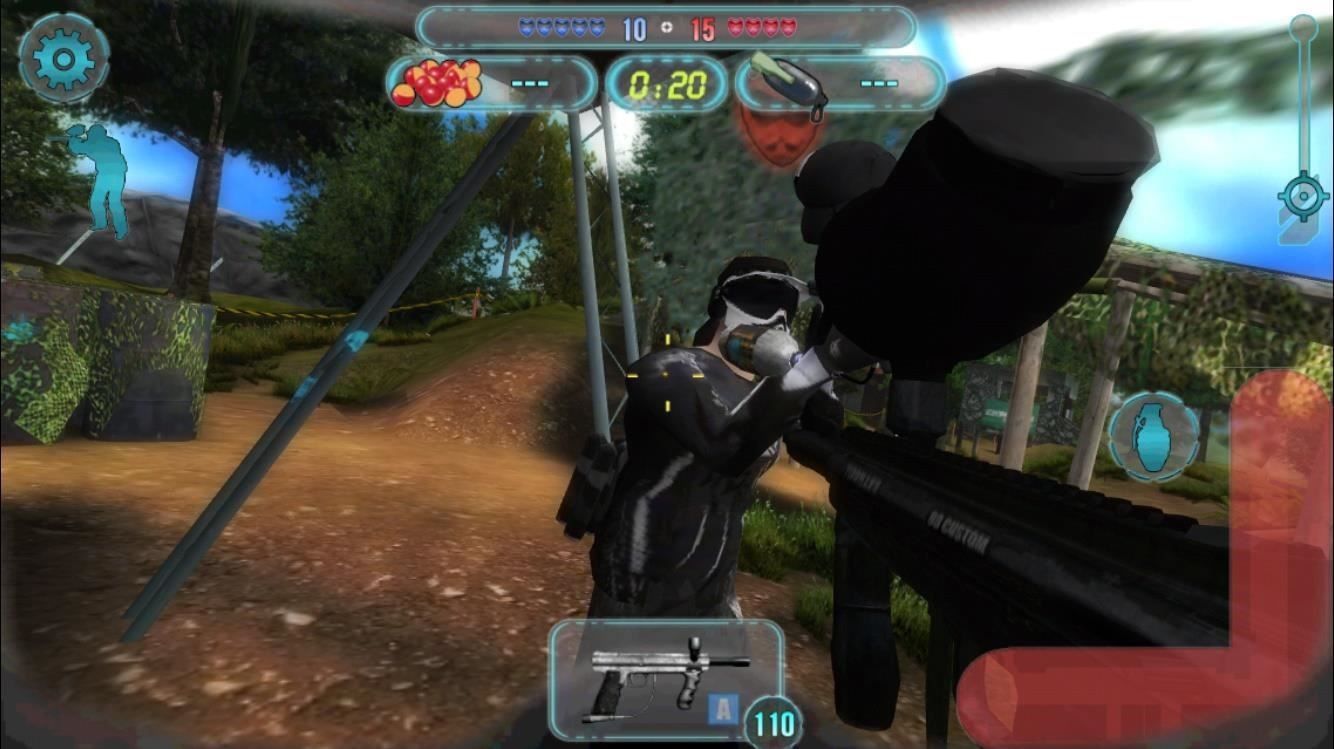The width and height of the screenshot is (1334, 749).
Task: Select the air tank item panel
Action: coord(840,84)
